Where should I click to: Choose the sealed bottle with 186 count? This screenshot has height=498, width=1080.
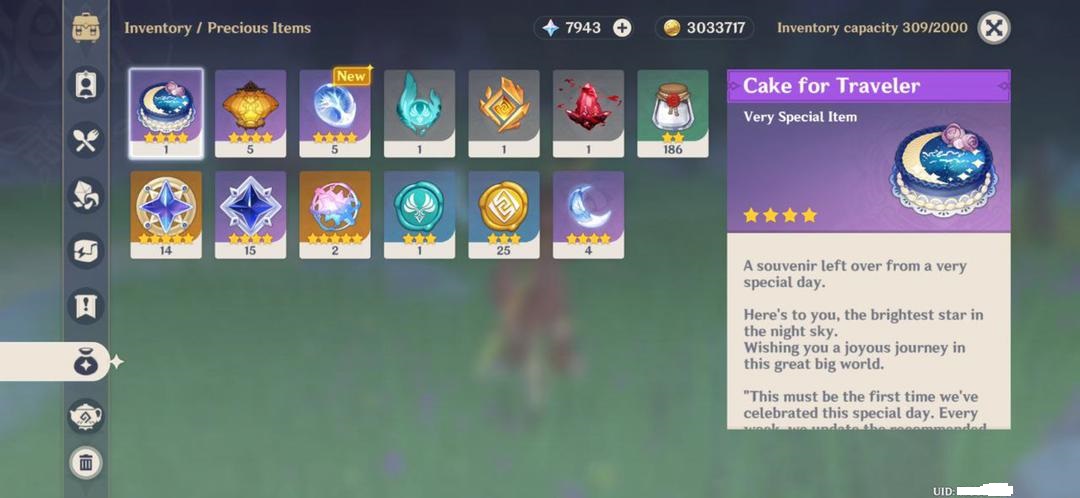673,113
